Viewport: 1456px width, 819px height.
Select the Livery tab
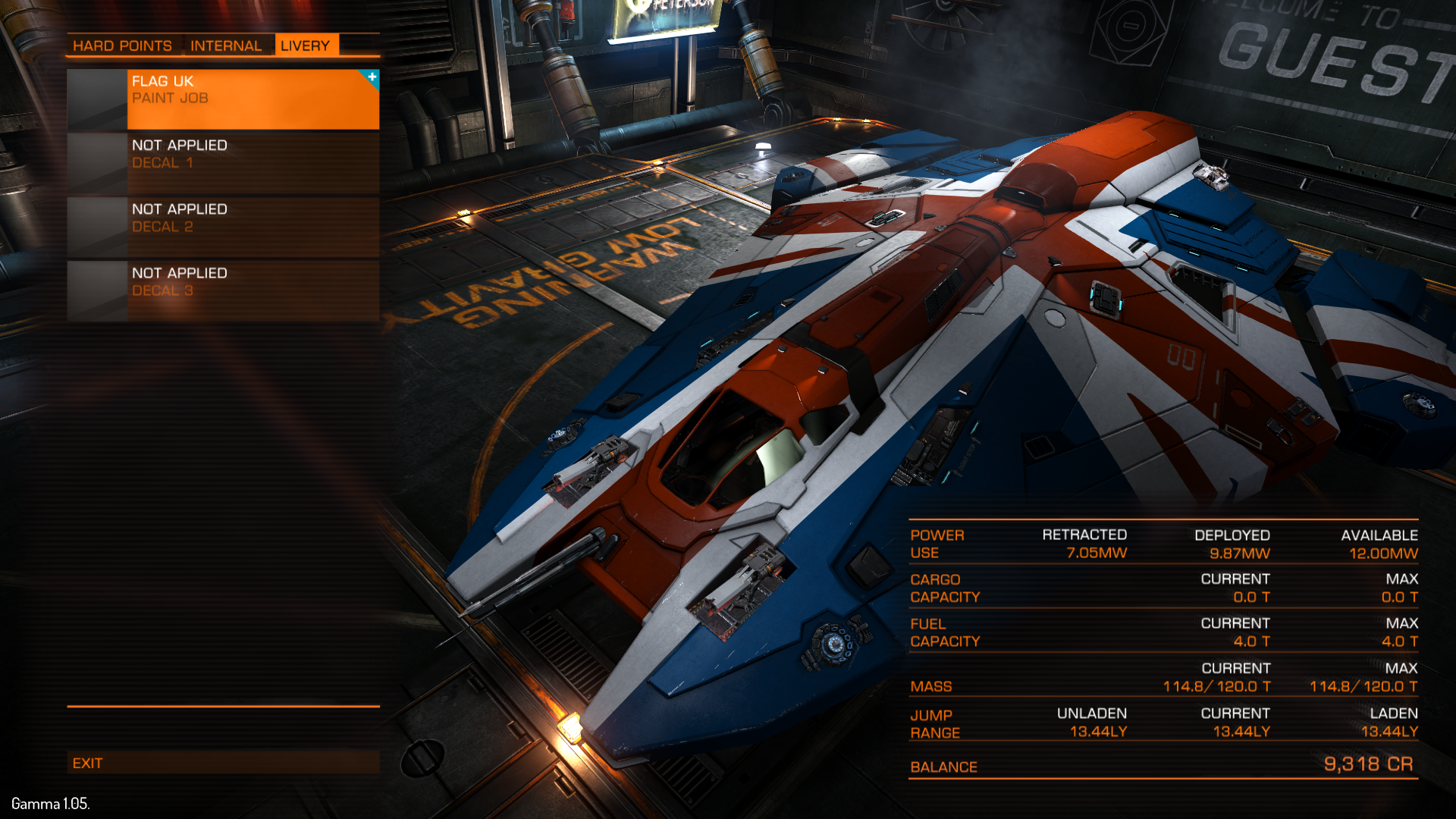(x=305, y=45)
